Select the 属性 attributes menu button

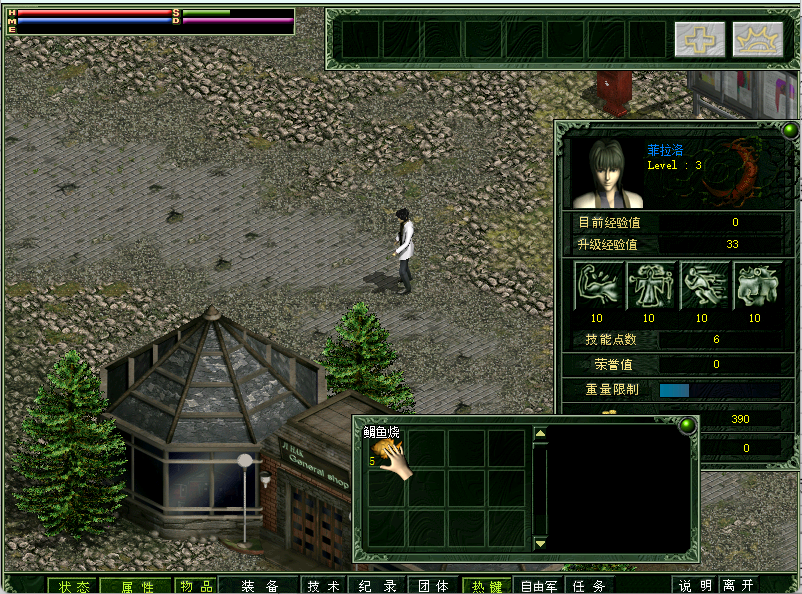click(x=137, y=586)
